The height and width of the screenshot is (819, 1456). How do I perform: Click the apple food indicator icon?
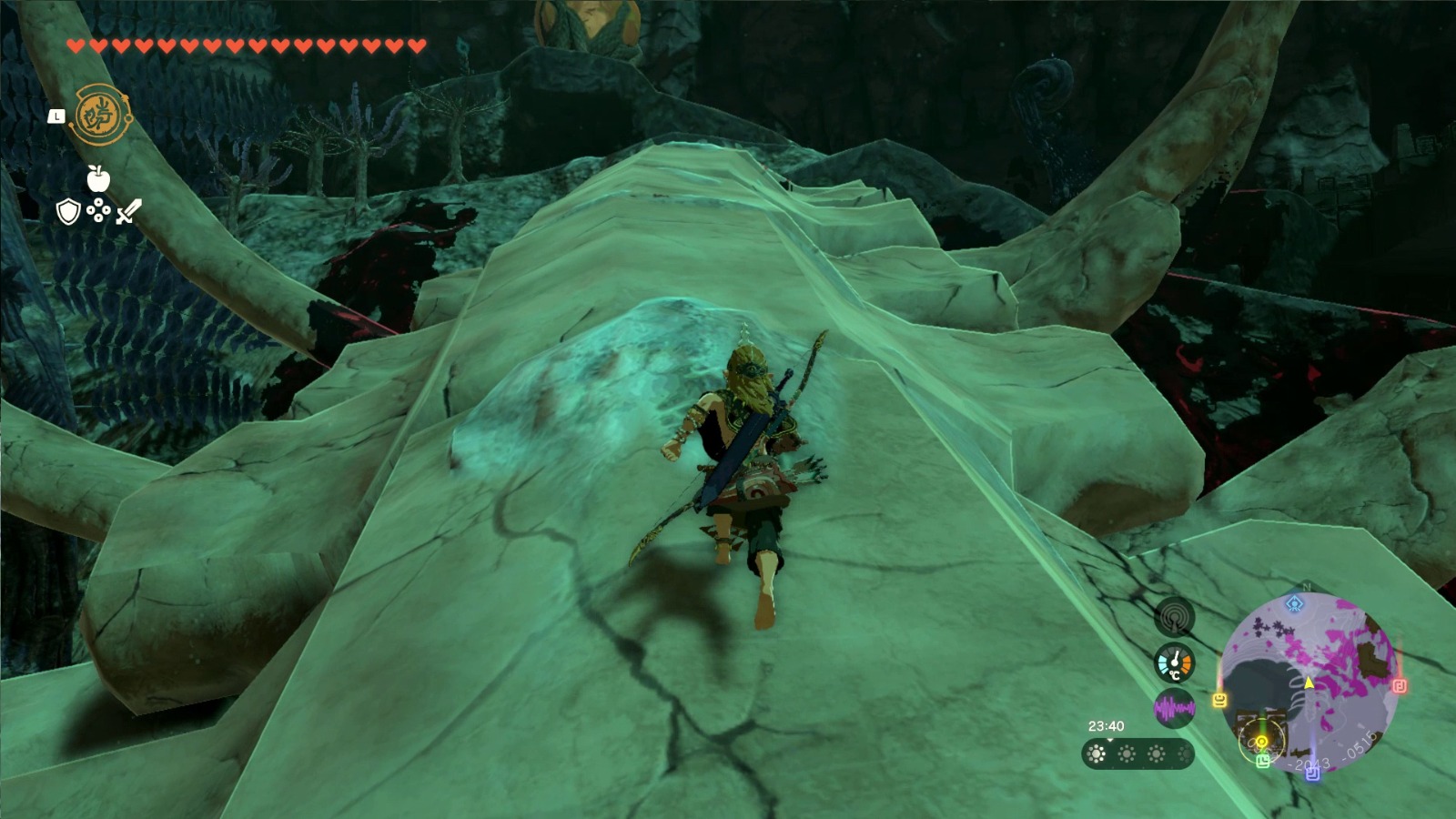pos(98,178)
